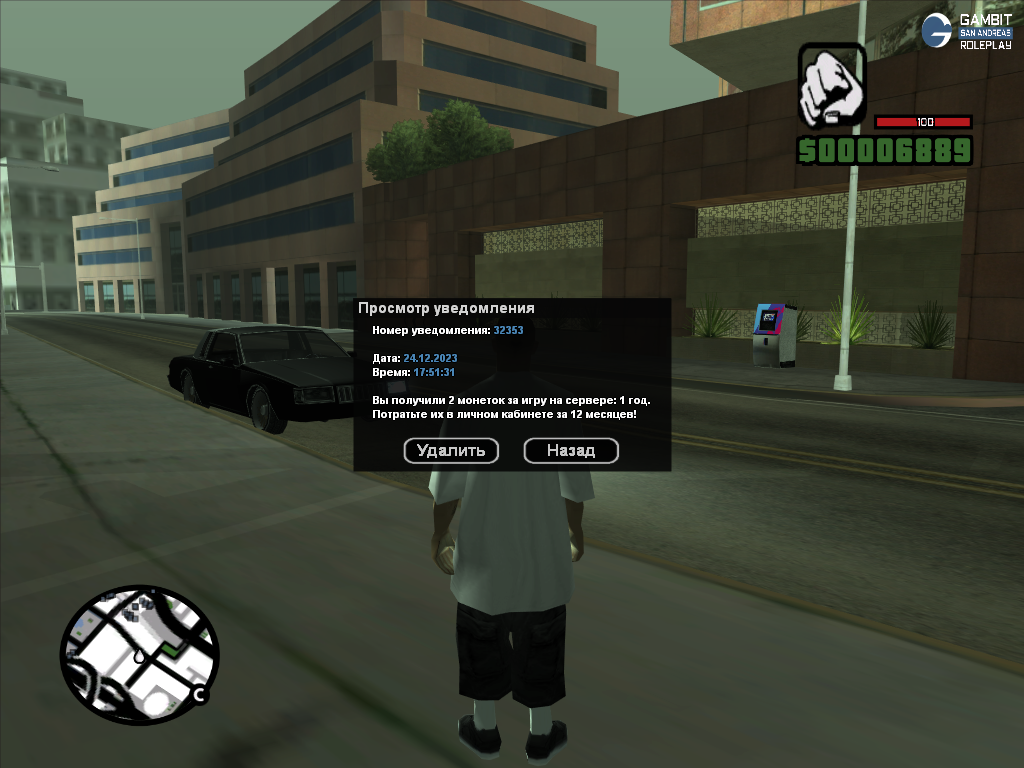Select the fist weapon icon
The image size is (1024, 768).
(831, 86)
